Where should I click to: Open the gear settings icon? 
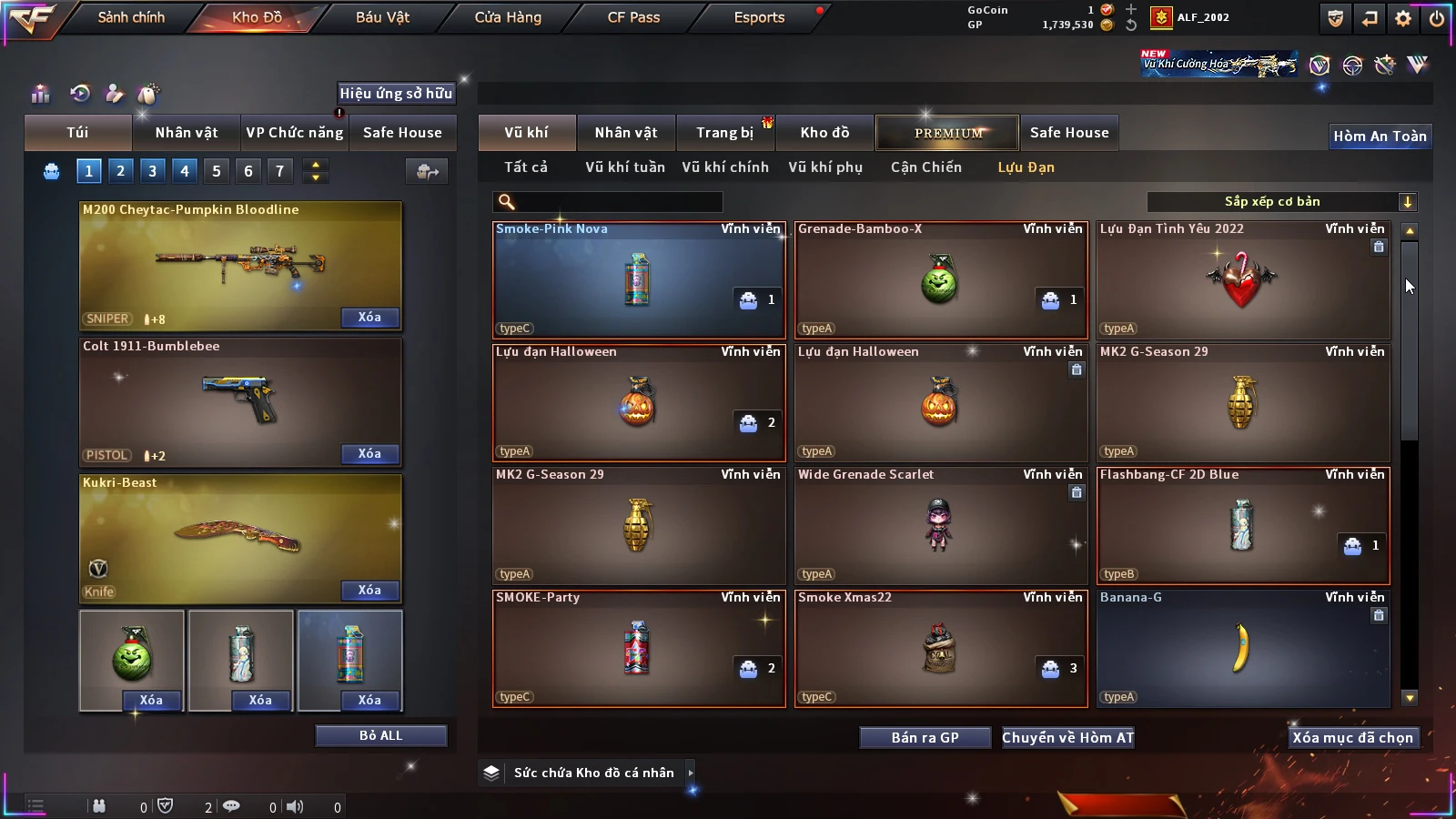1403,18
